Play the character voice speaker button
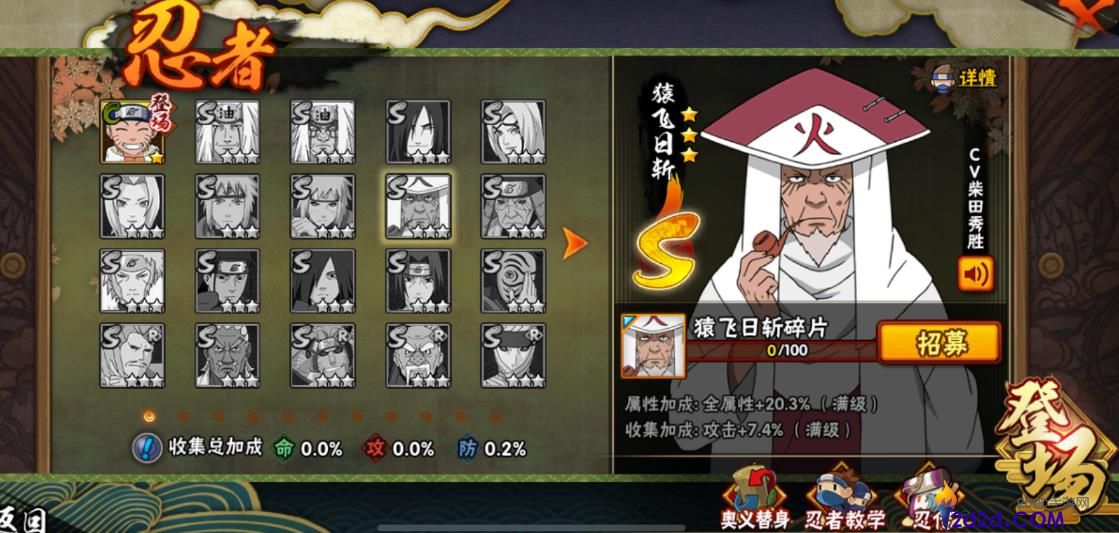 [975, 273]
